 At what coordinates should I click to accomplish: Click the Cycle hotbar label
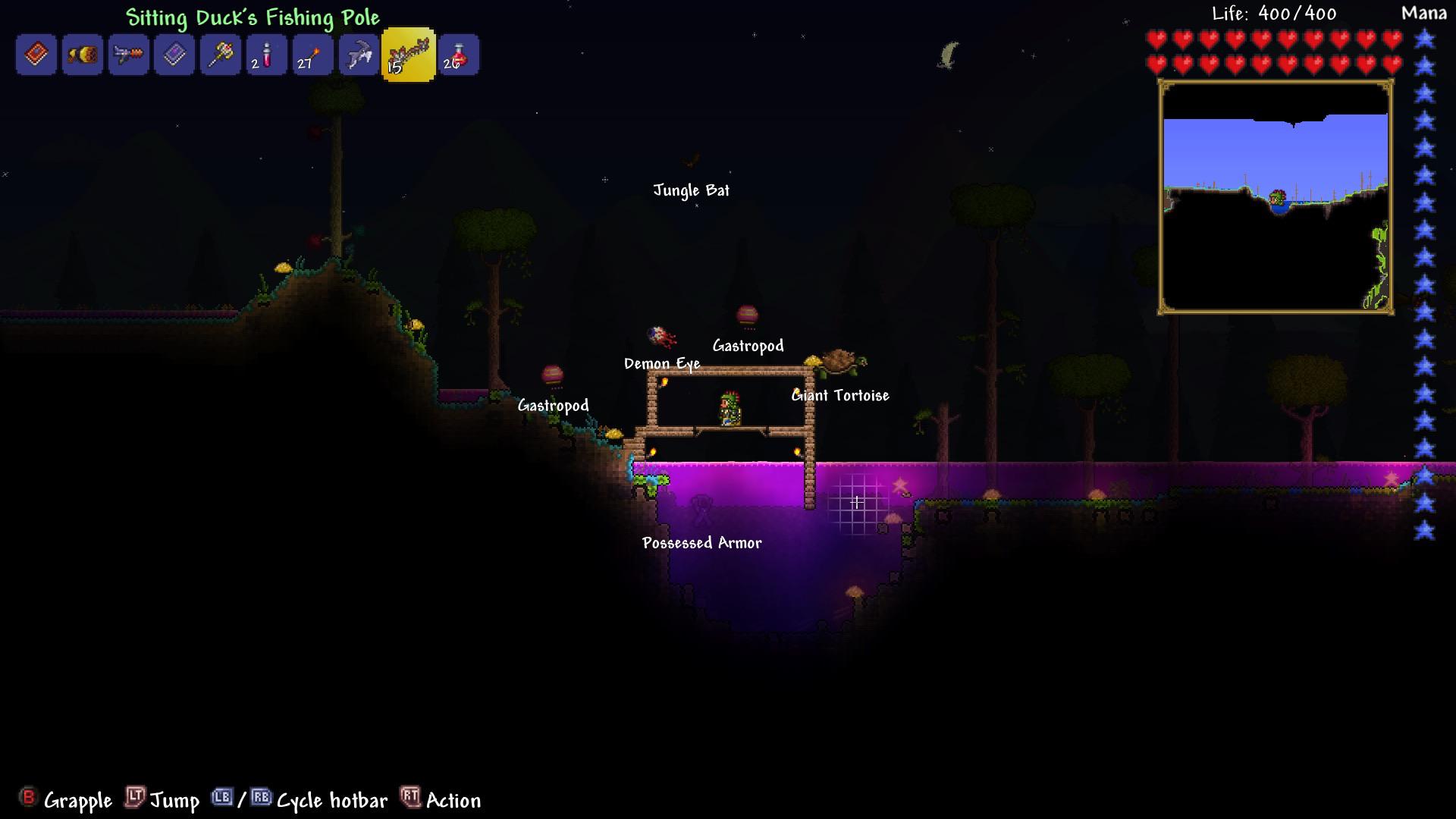331,800
